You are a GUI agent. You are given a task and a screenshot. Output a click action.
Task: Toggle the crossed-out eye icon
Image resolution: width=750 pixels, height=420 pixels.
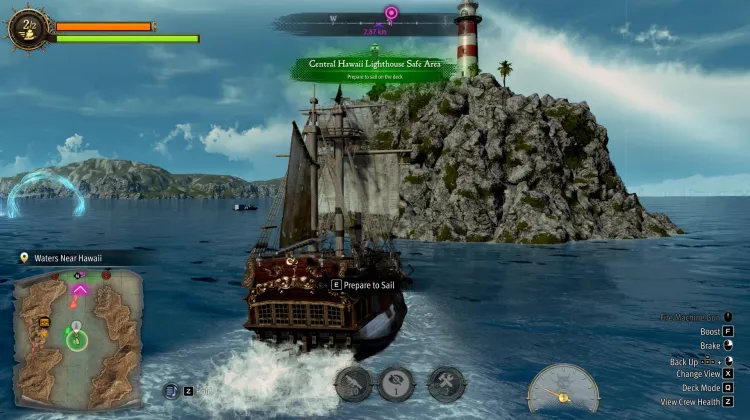396,382
